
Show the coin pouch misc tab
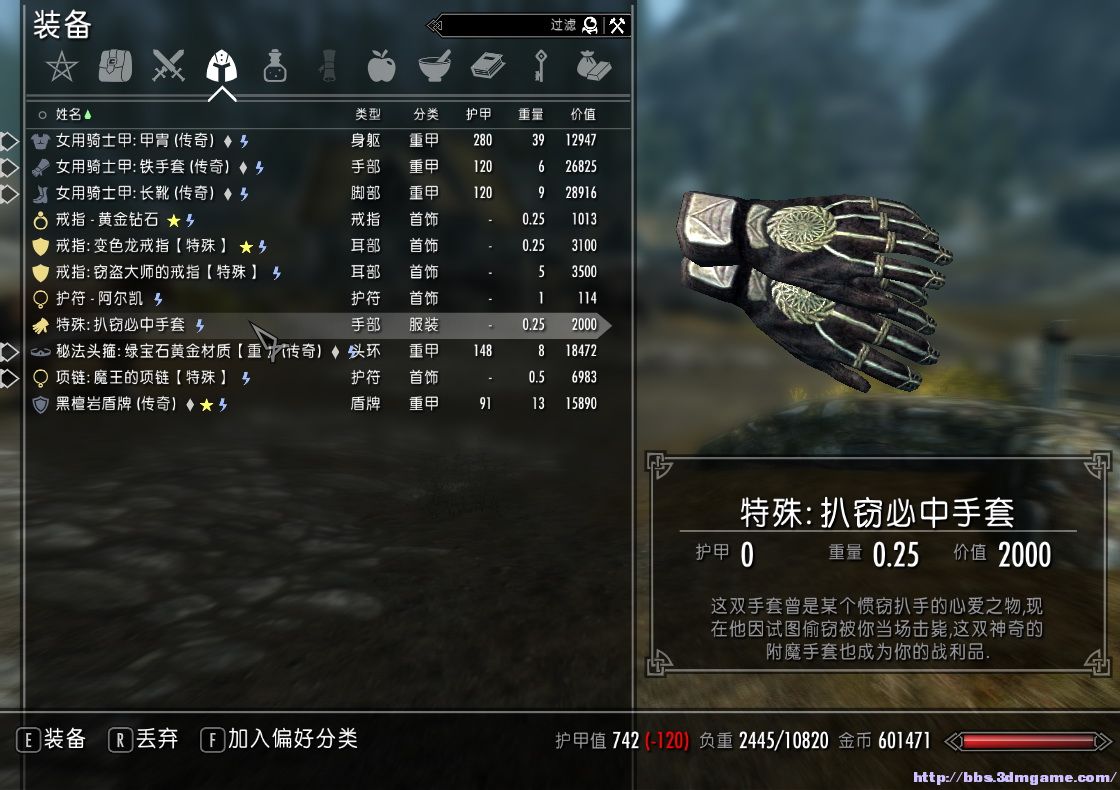coord(593,67)
